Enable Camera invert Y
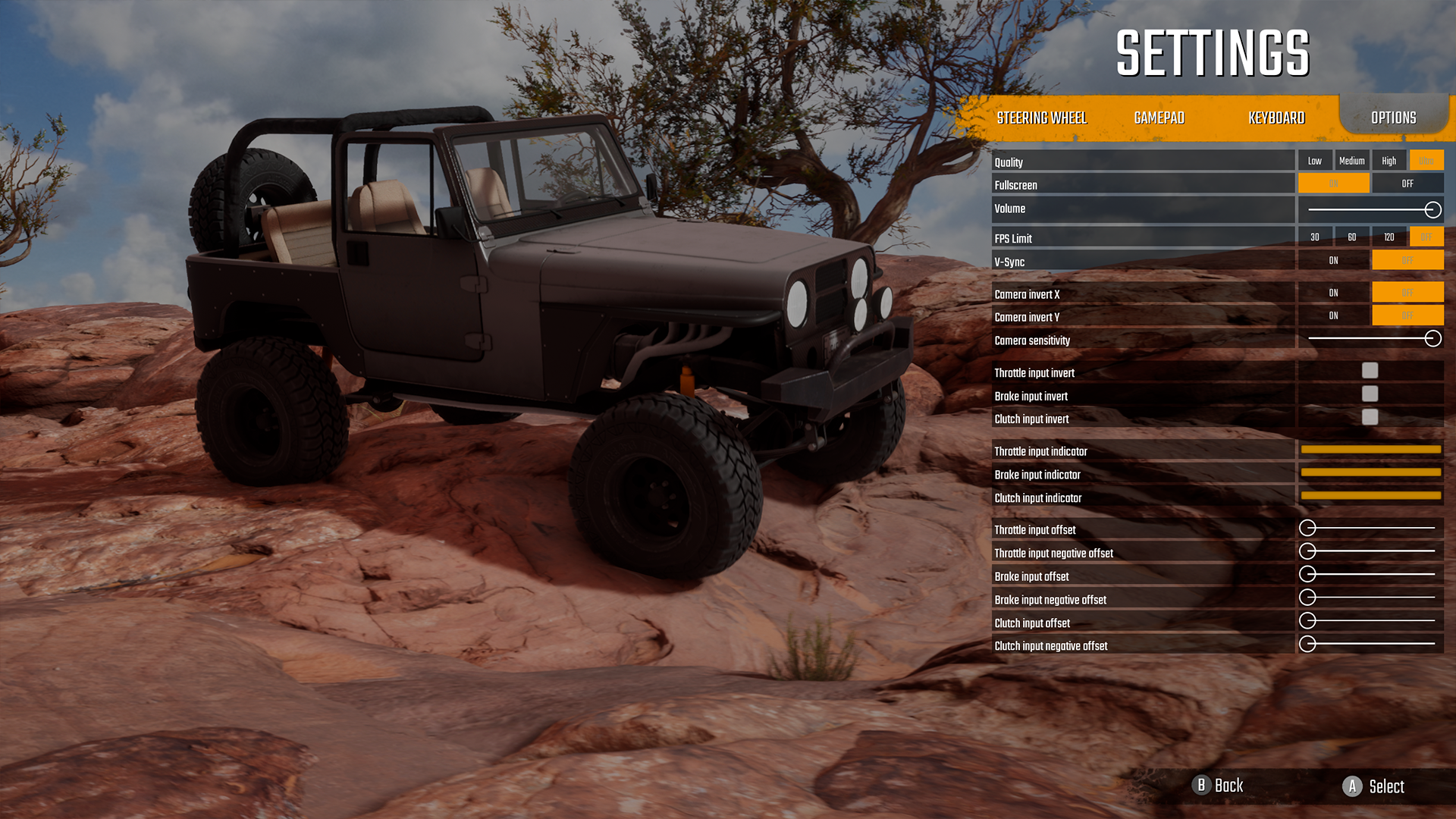This screenshot has height=819, width=1456. (1333, 316)
